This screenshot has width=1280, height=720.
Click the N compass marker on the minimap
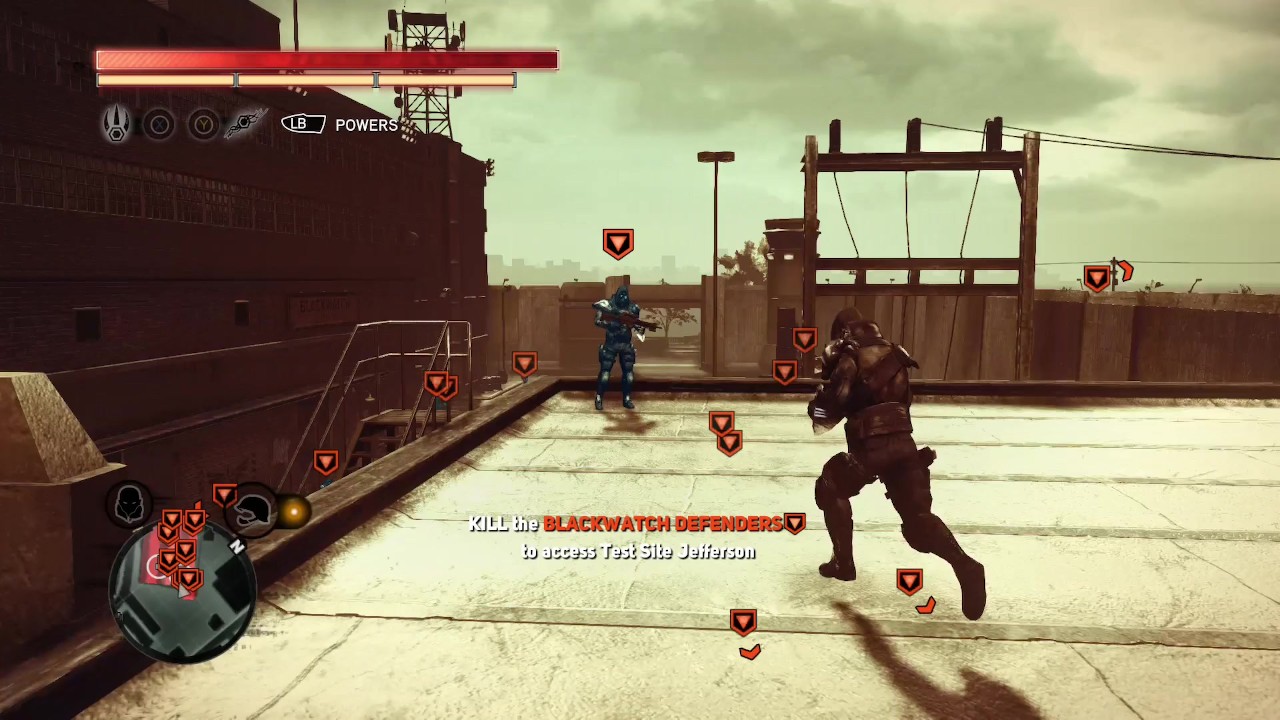[x=237, y=547]
